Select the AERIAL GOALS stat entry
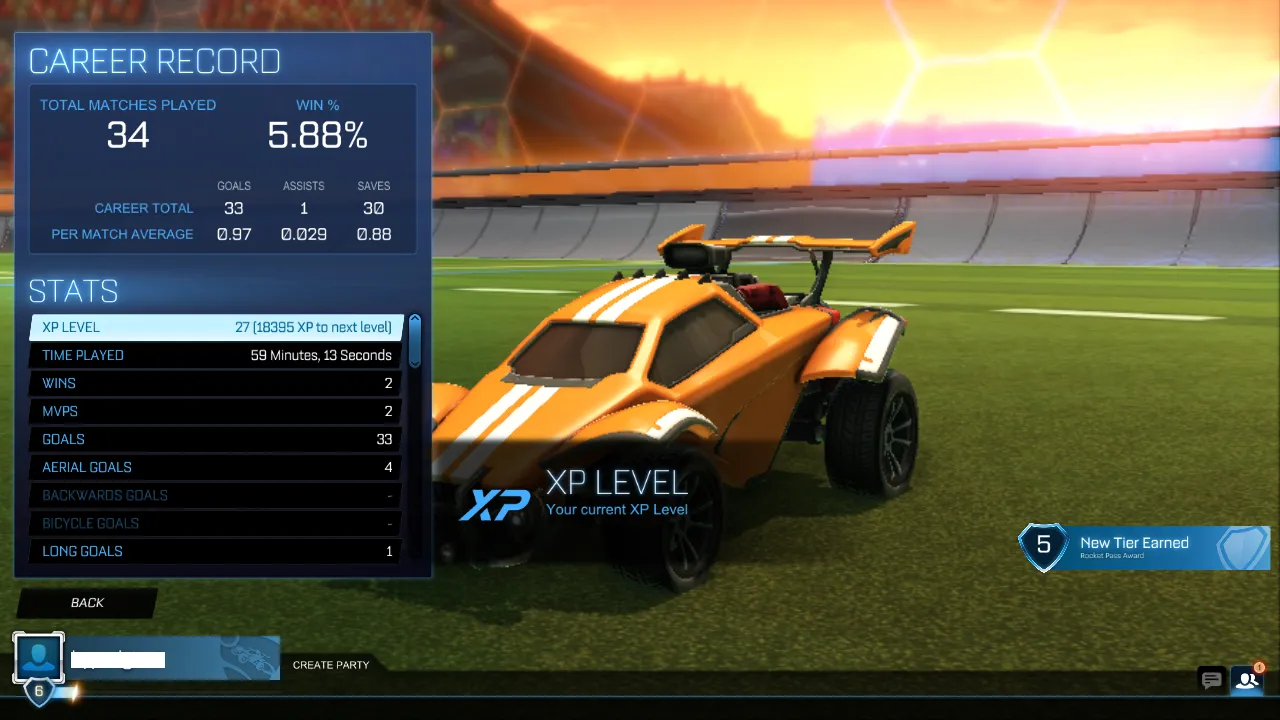Image resolution: width=1280 pixels, height=720 pixels. tap(215, 467)
